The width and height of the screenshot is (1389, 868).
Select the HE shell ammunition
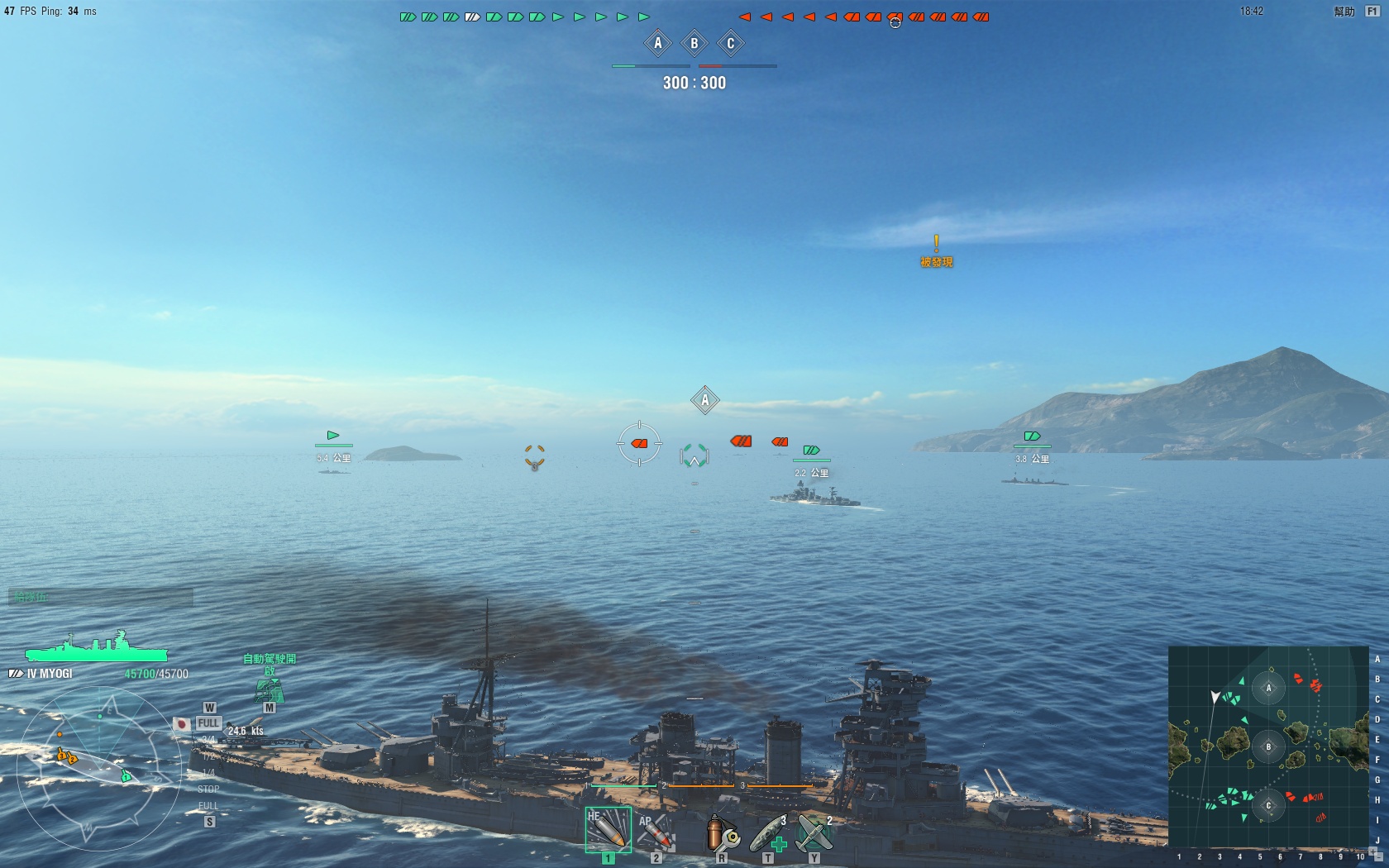click(608, 831)
